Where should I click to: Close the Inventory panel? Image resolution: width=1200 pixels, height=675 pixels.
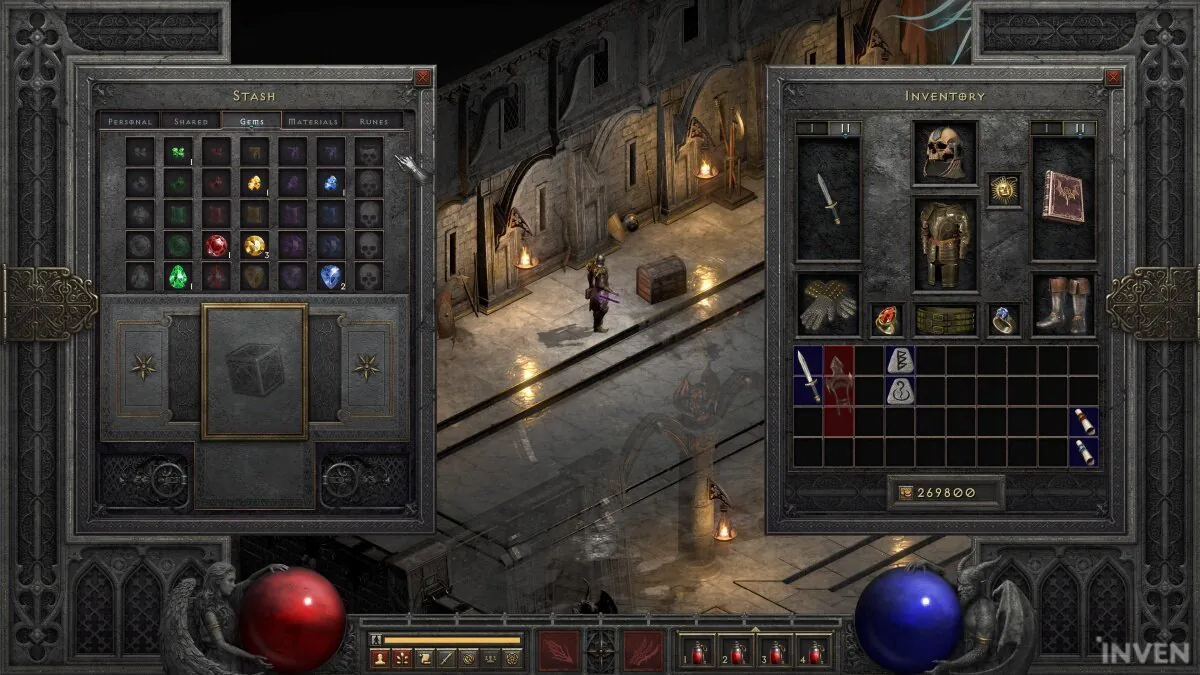[1114, 77]
